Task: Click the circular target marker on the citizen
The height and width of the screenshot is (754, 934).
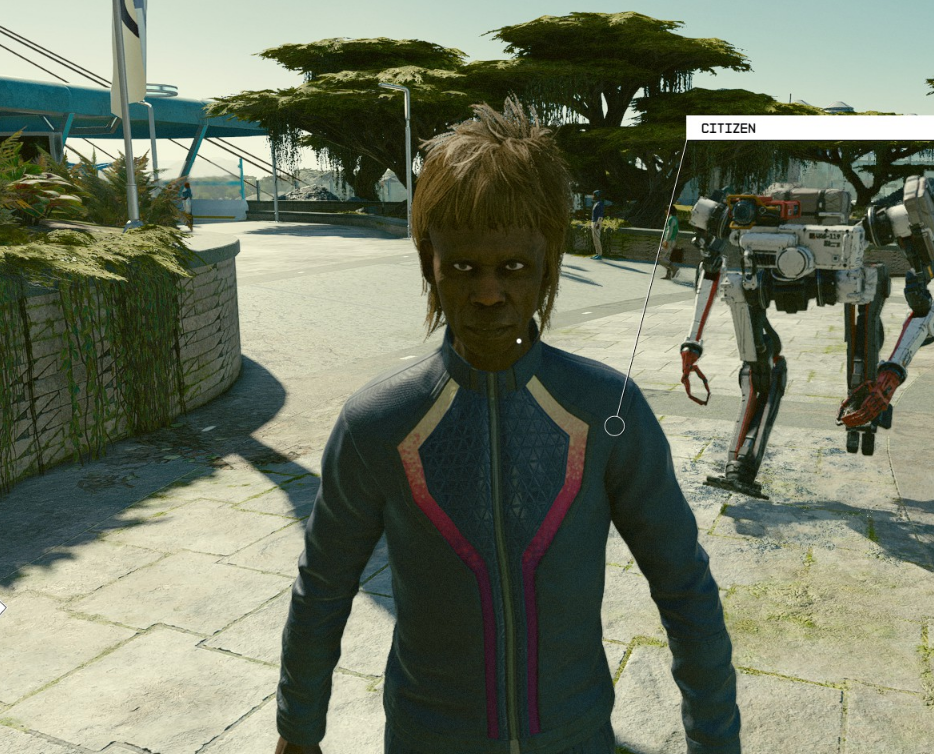Action: click(614, 426)
